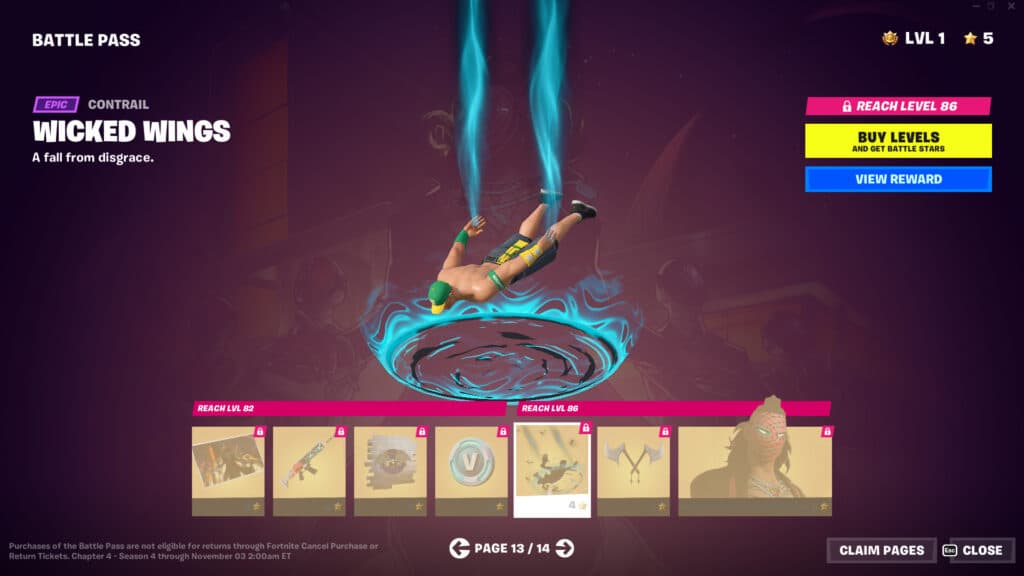Click the Buy Levels button
Screen dimensions: 1024x576
point(898,141)
